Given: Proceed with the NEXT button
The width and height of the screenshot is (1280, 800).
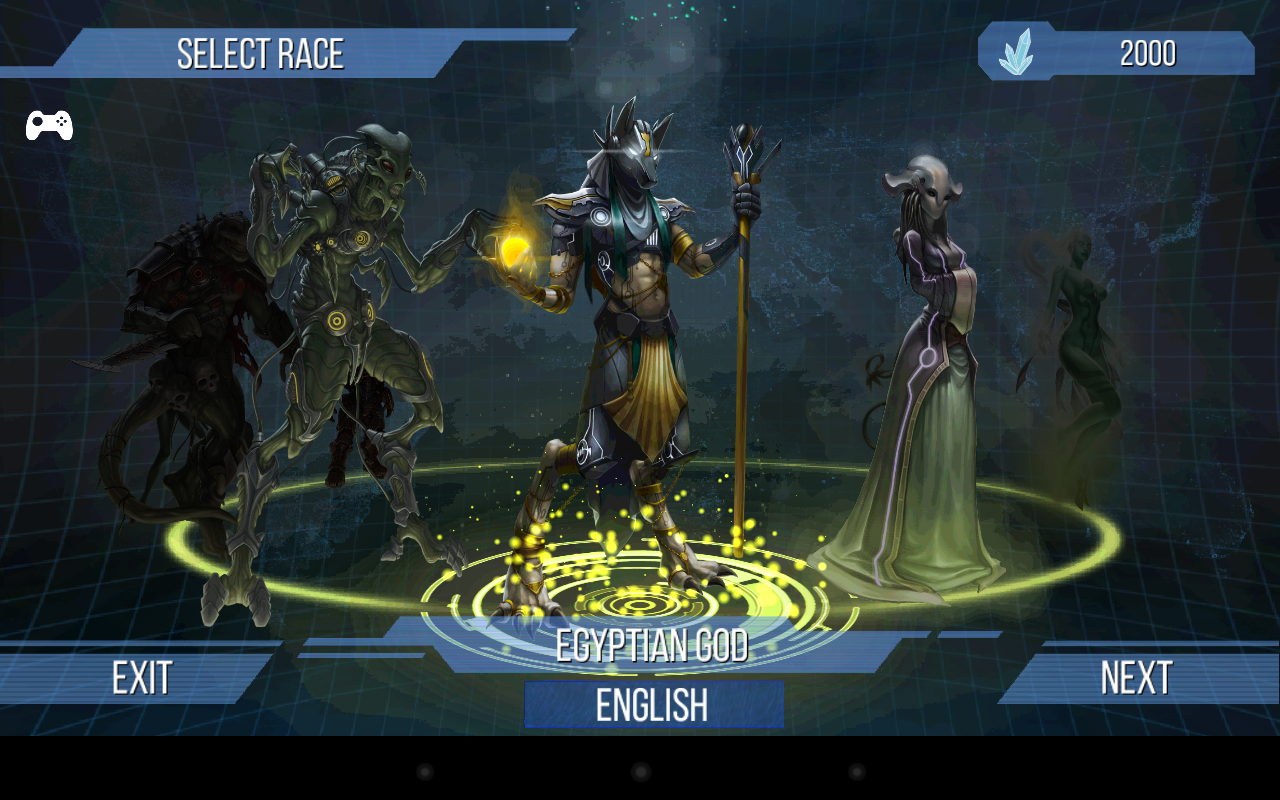Looking at the screenshot, I should [1136, 678].
